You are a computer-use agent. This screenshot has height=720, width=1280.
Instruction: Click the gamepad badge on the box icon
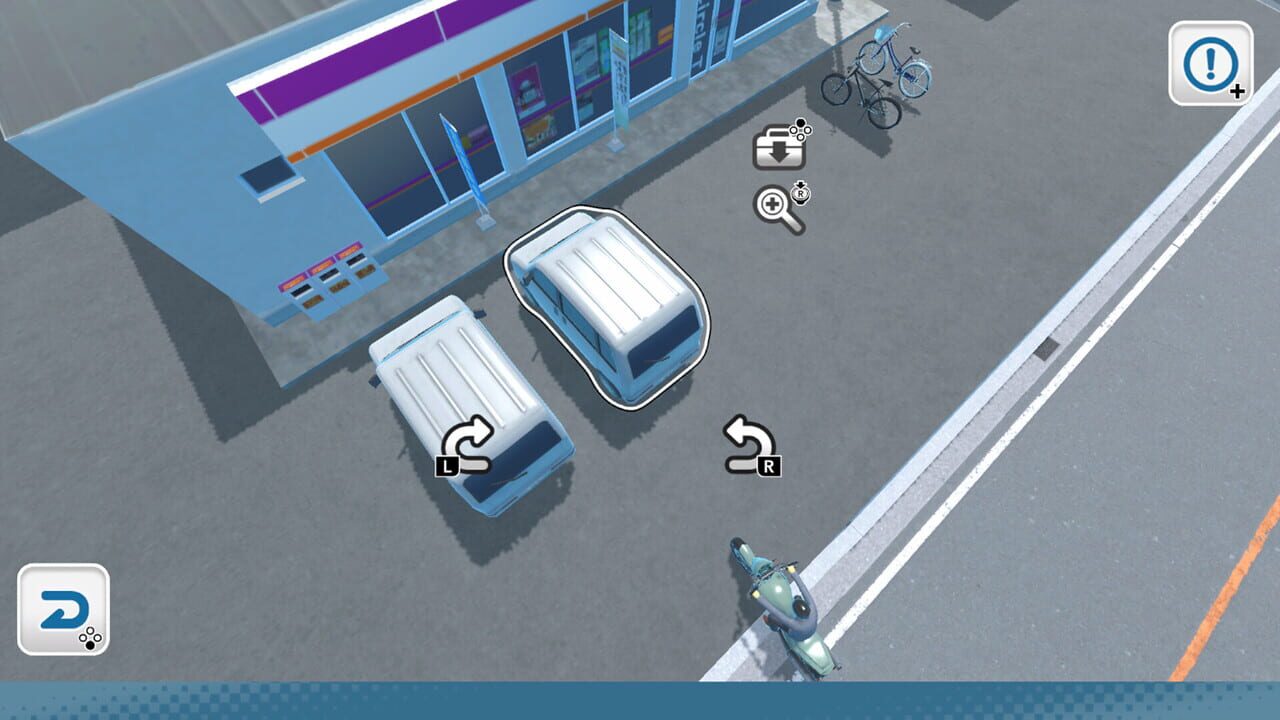pos(803,130)
